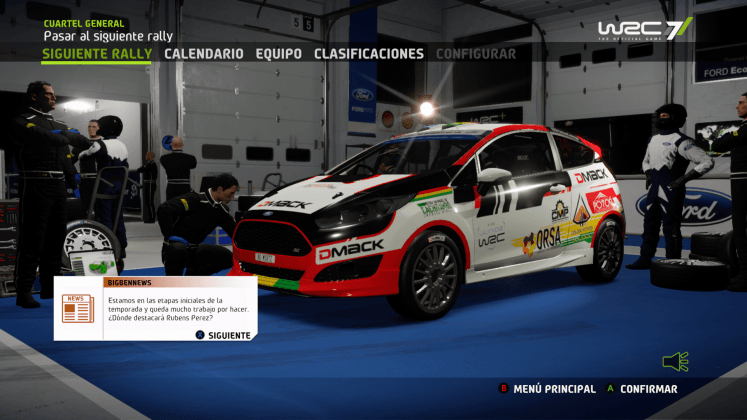
Task: Open the BigBenNews newspaper icon
Action: 77,309
